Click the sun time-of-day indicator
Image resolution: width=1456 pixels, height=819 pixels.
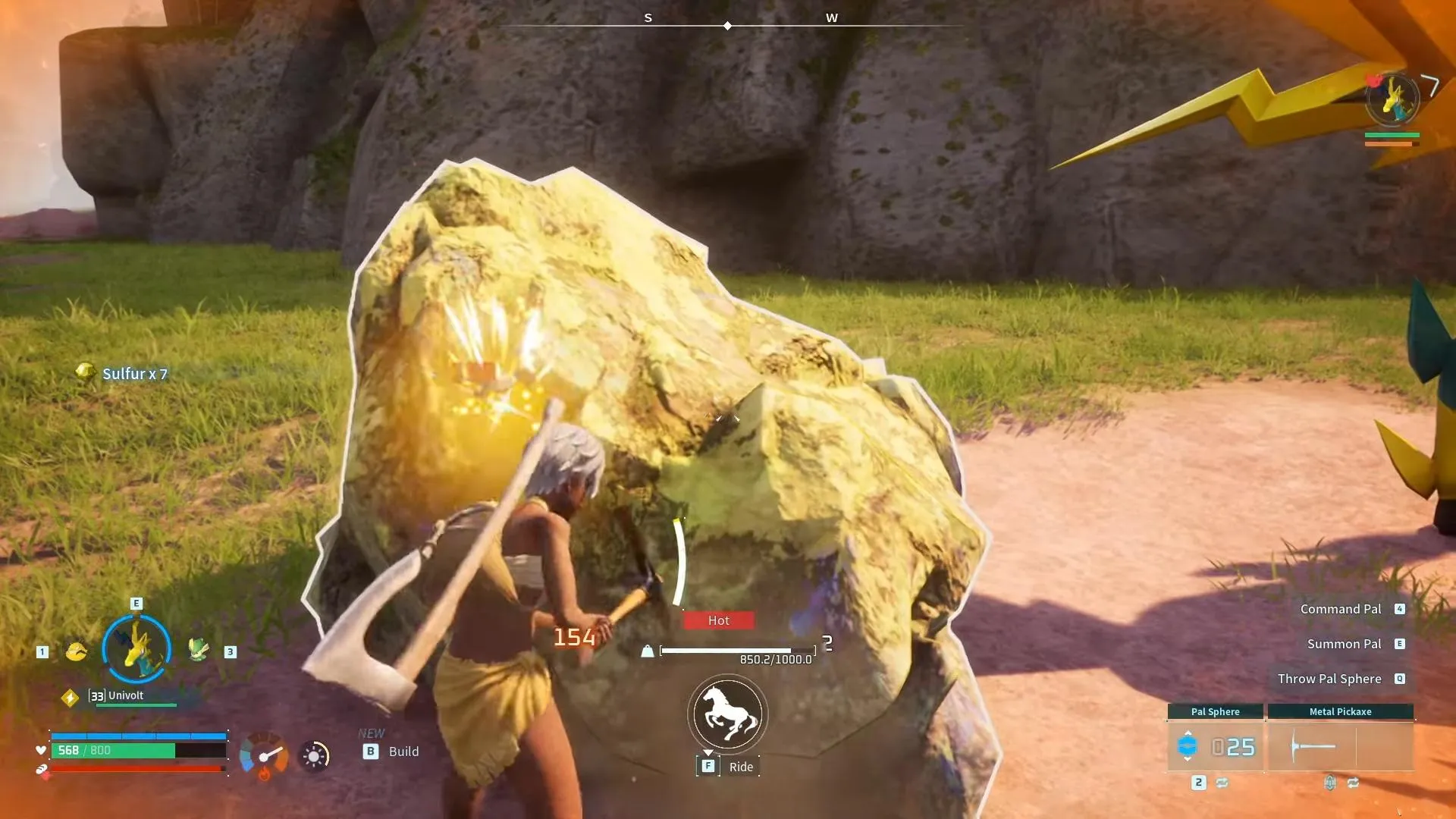coord(314,756)
